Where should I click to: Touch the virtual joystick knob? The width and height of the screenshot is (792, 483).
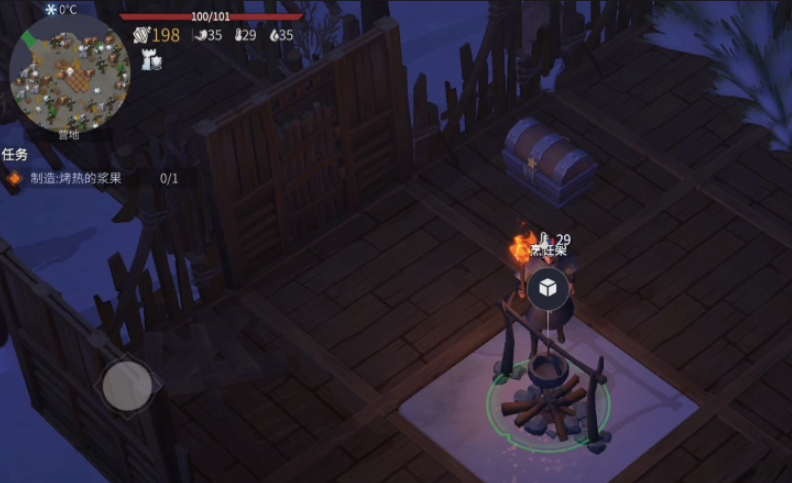point(127,383)
